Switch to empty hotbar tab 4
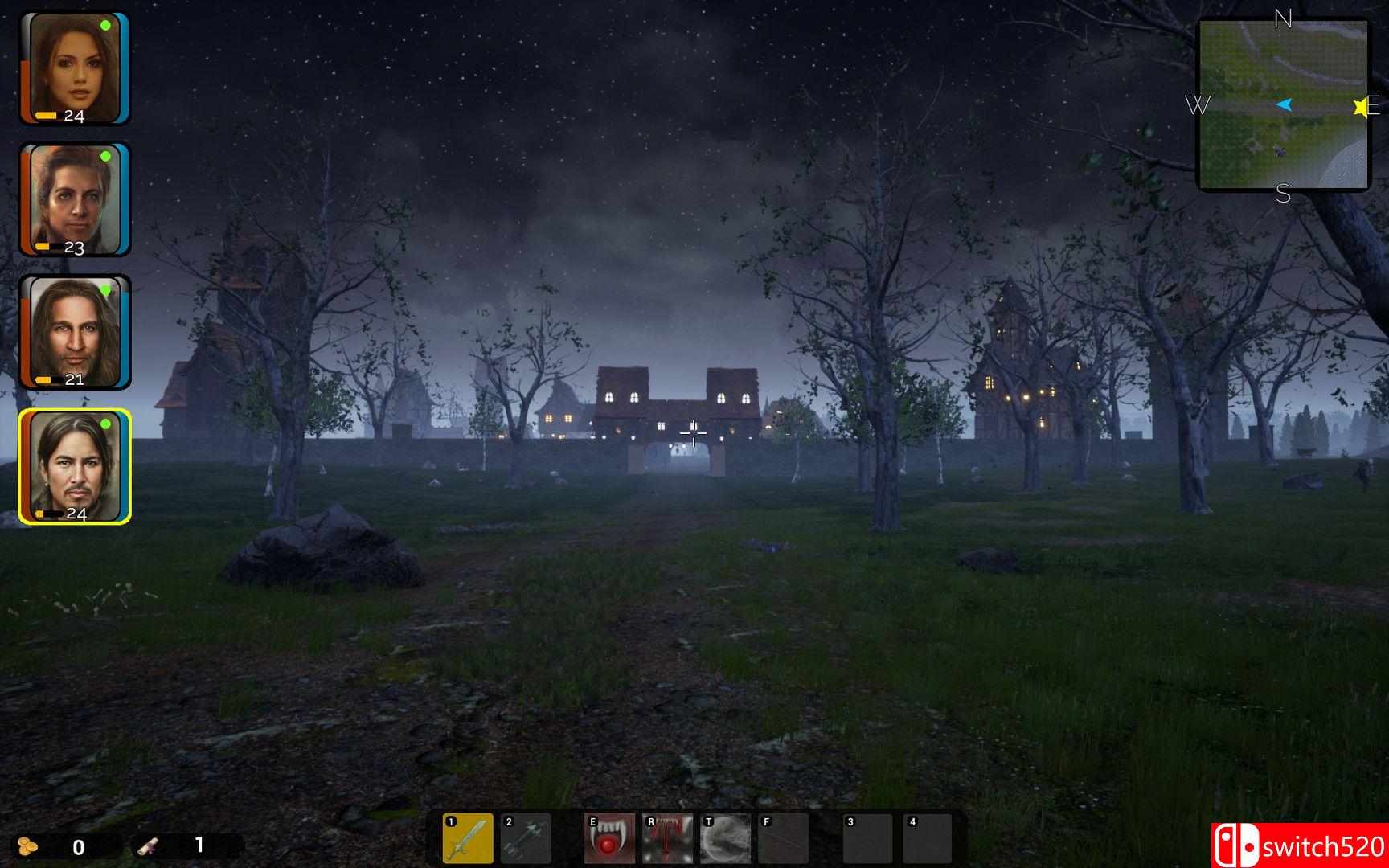This screenshot has width=1389, height=868. point(926,838)
